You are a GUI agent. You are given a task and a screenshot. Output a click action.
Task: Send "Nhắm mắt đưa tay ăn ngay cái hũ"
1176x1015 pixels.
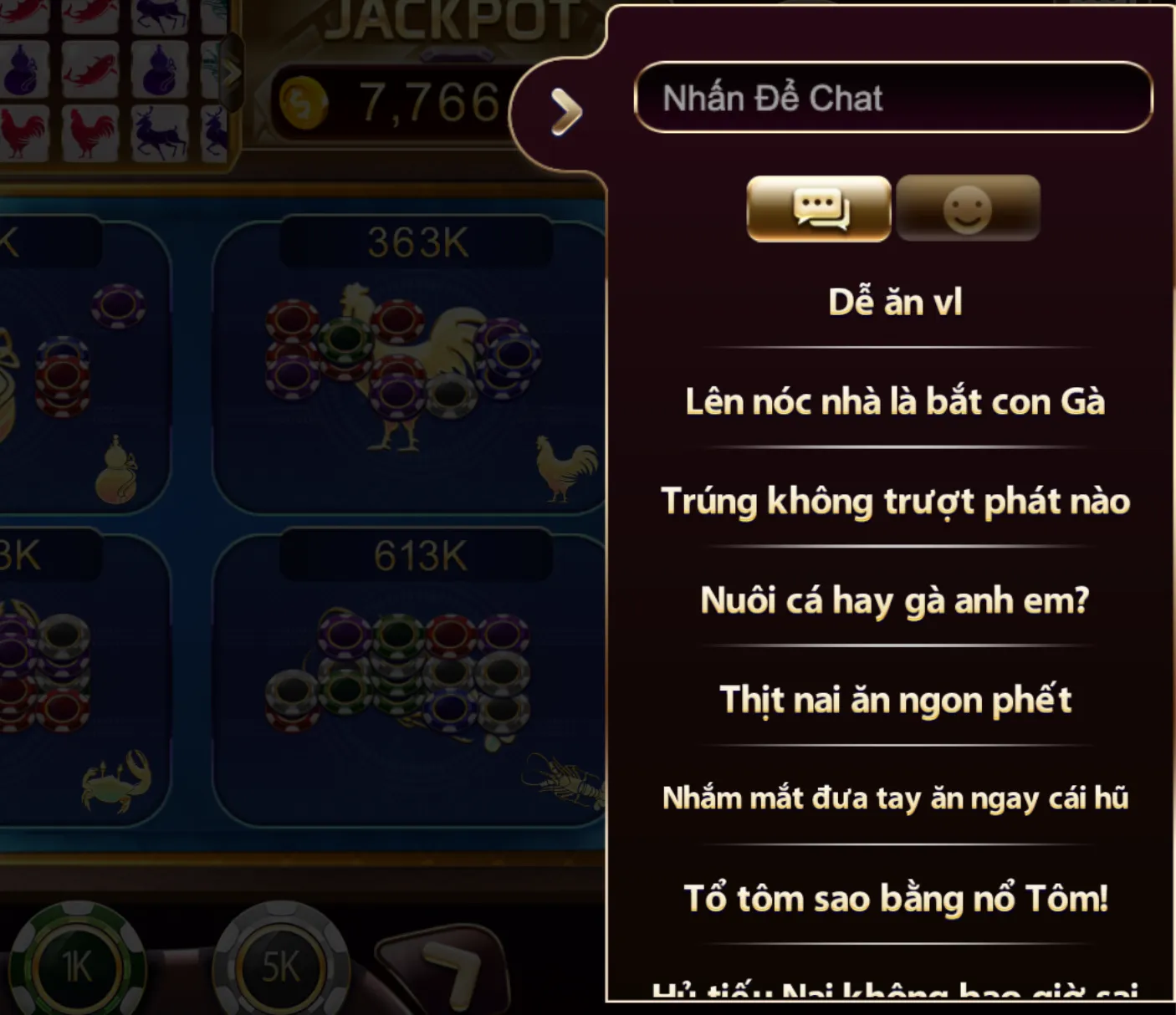894,799
